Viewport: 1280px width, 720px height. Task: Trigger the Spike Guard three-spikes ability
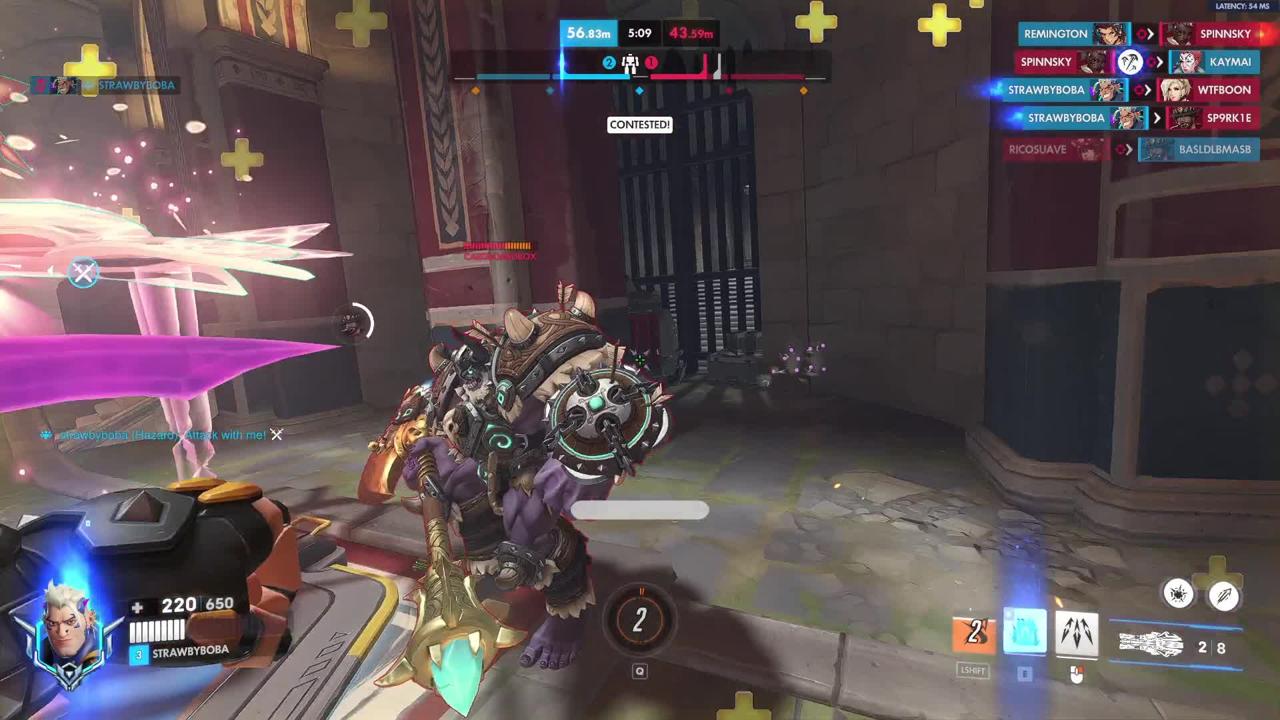[1076, 634]
